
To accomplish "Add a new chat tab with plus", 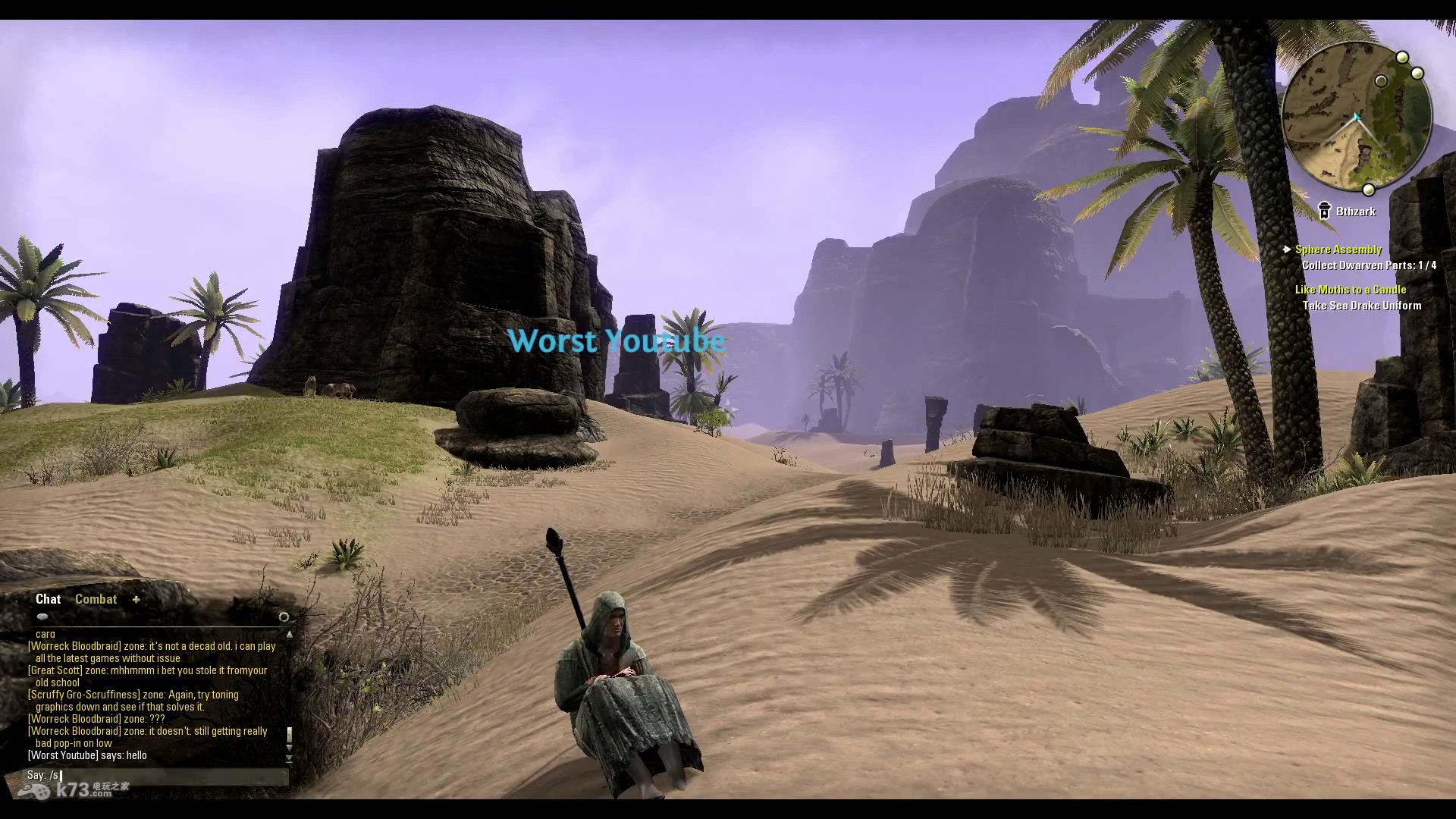I will point(136,599).
